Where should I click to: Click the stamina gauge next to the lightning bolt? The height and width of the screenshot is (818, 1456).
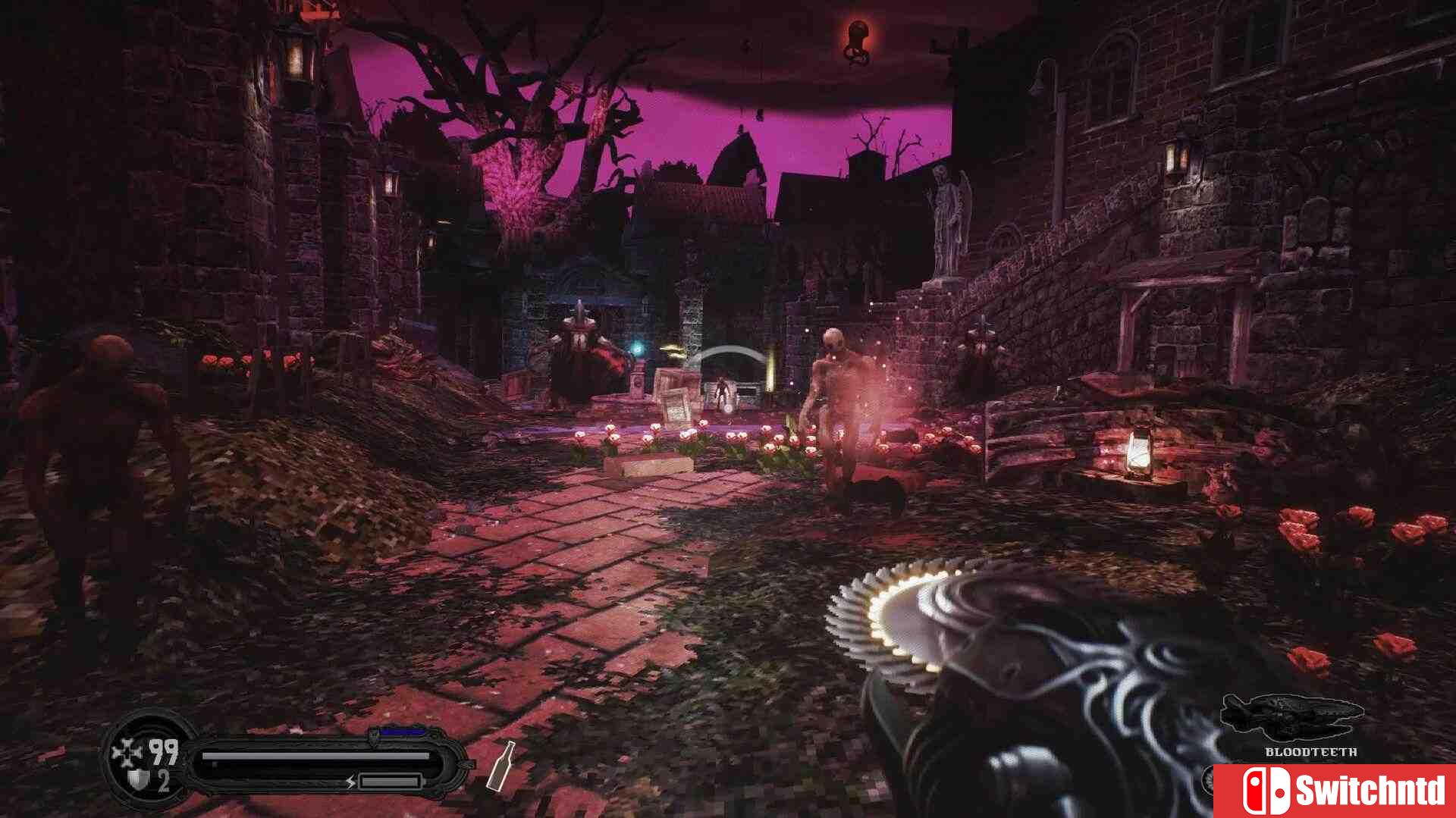(x=389, y=782)
